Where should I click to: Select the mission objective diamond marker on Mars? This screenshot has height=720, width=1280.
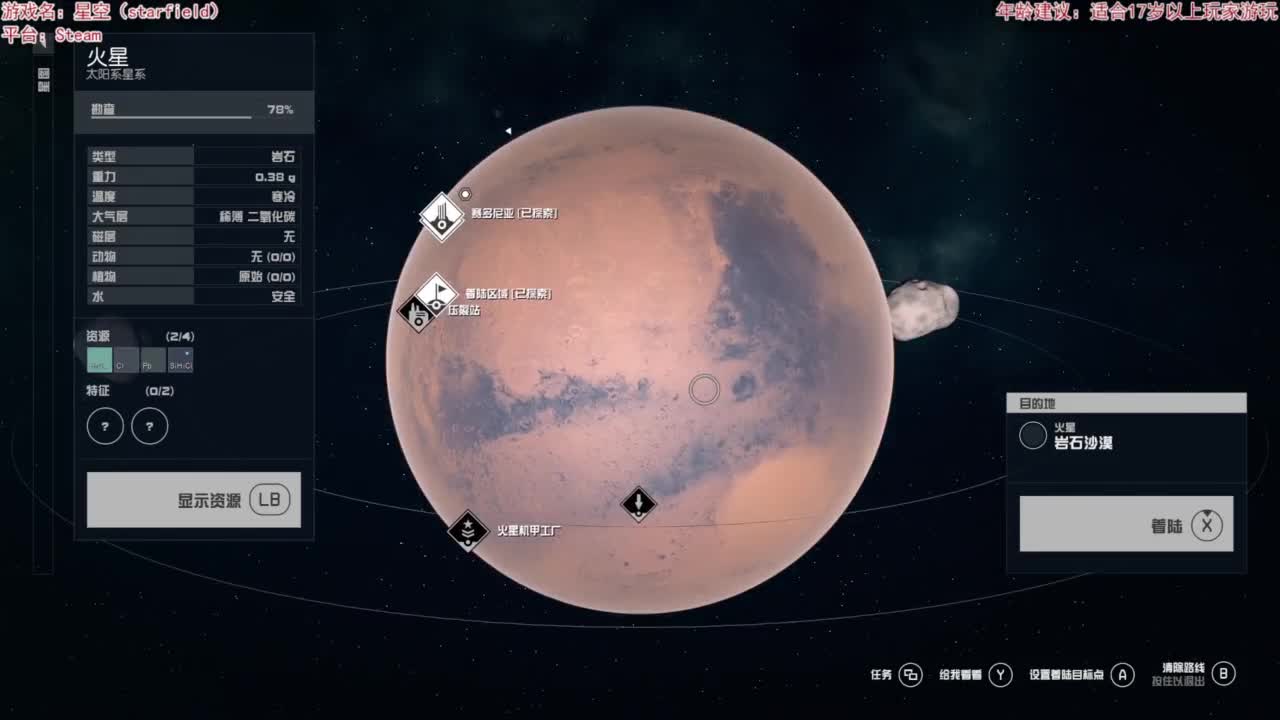click(x=637, y=505)
